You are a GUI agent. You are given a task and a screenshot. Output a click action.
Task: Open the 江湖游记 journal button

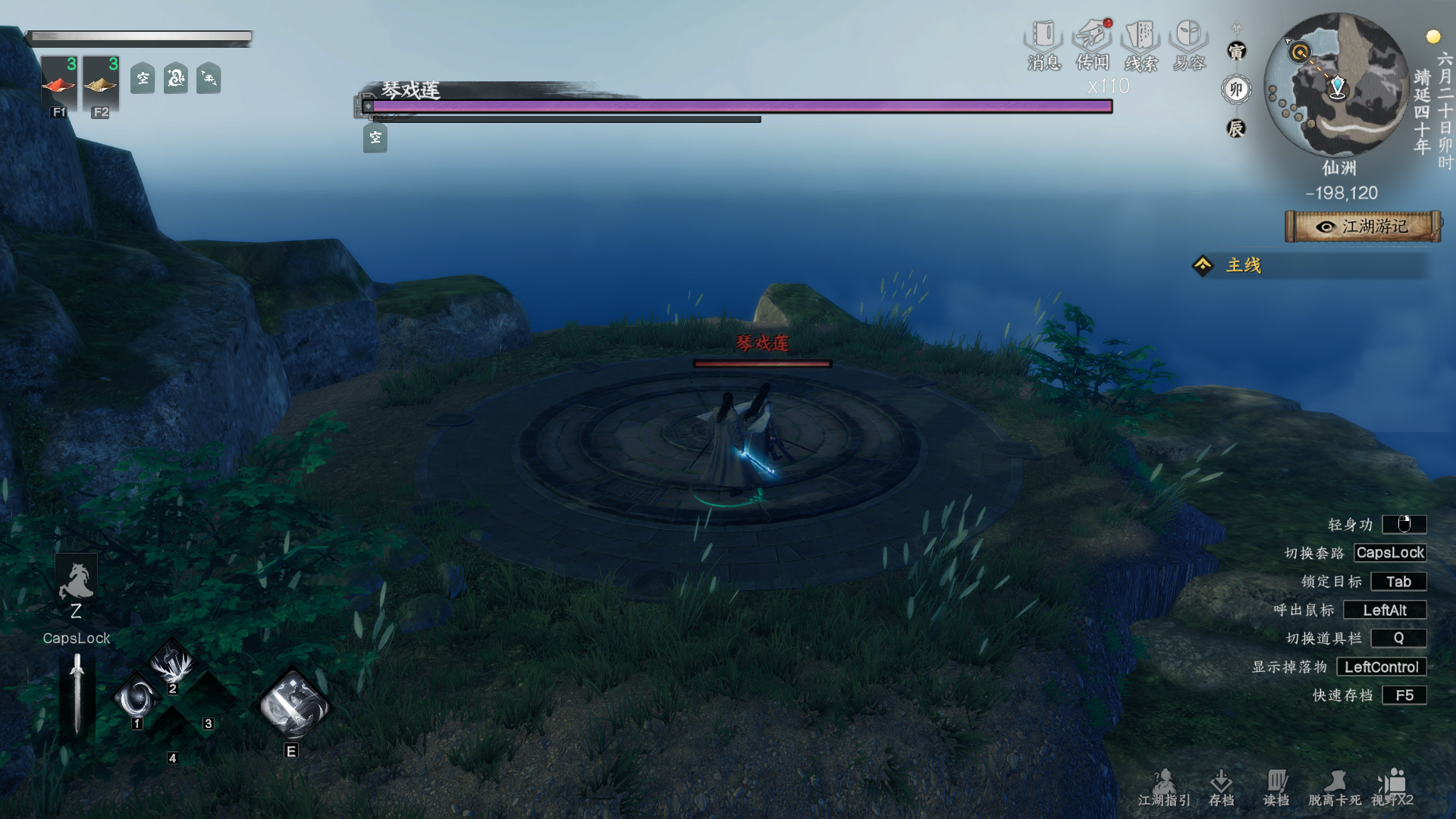(1363, 227)
